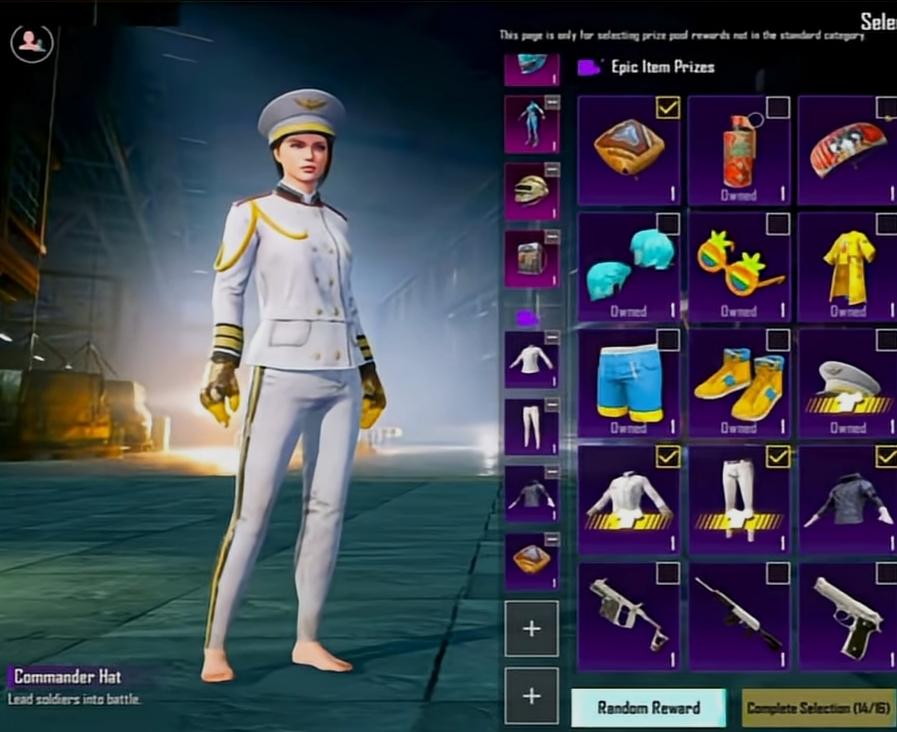Choose the blue wig prize tile
This screenshot has height=732, width=897.
[629, 266]
